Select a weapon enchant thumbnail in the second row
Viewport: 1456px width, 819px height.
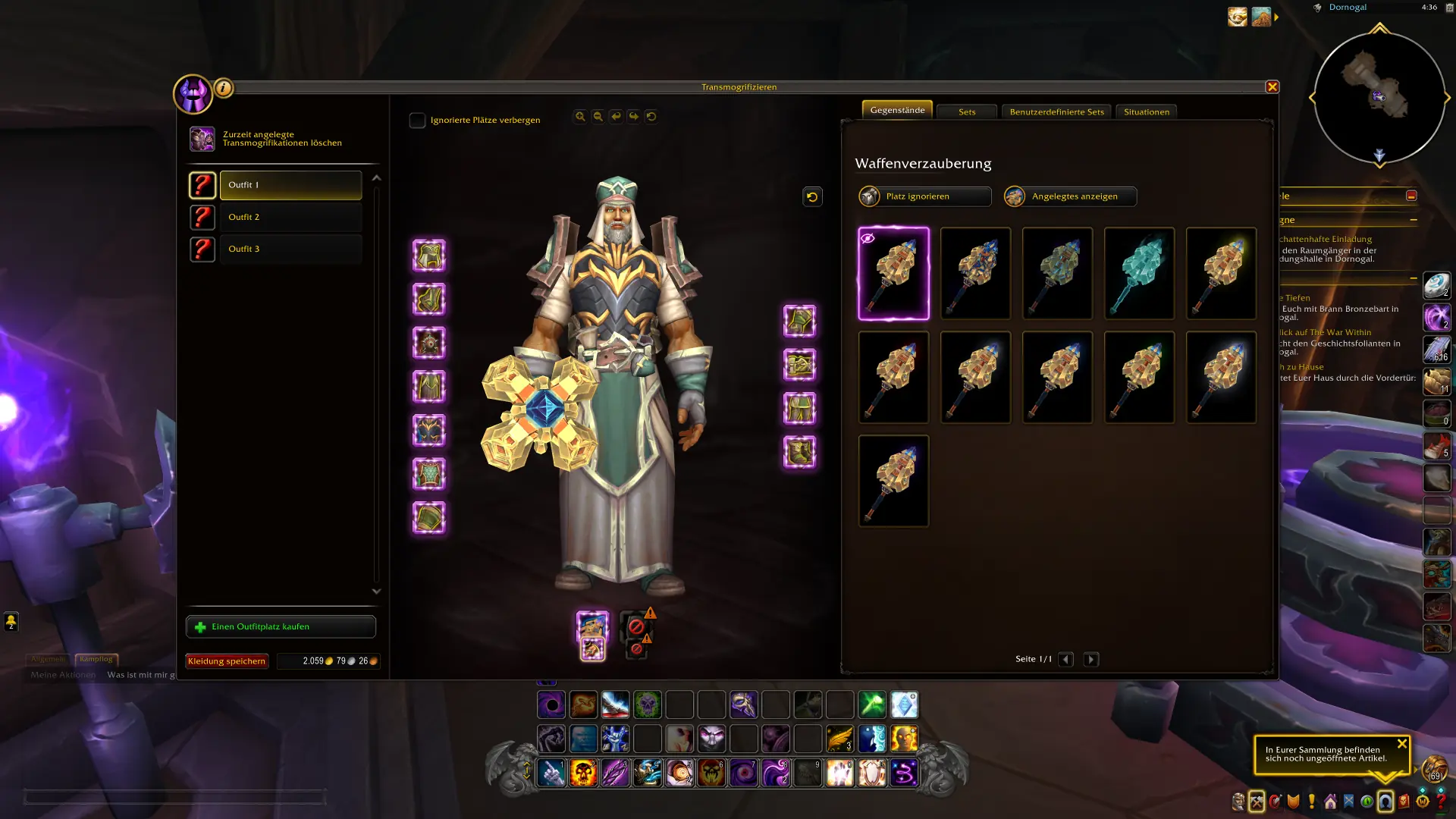pos(975,377)
